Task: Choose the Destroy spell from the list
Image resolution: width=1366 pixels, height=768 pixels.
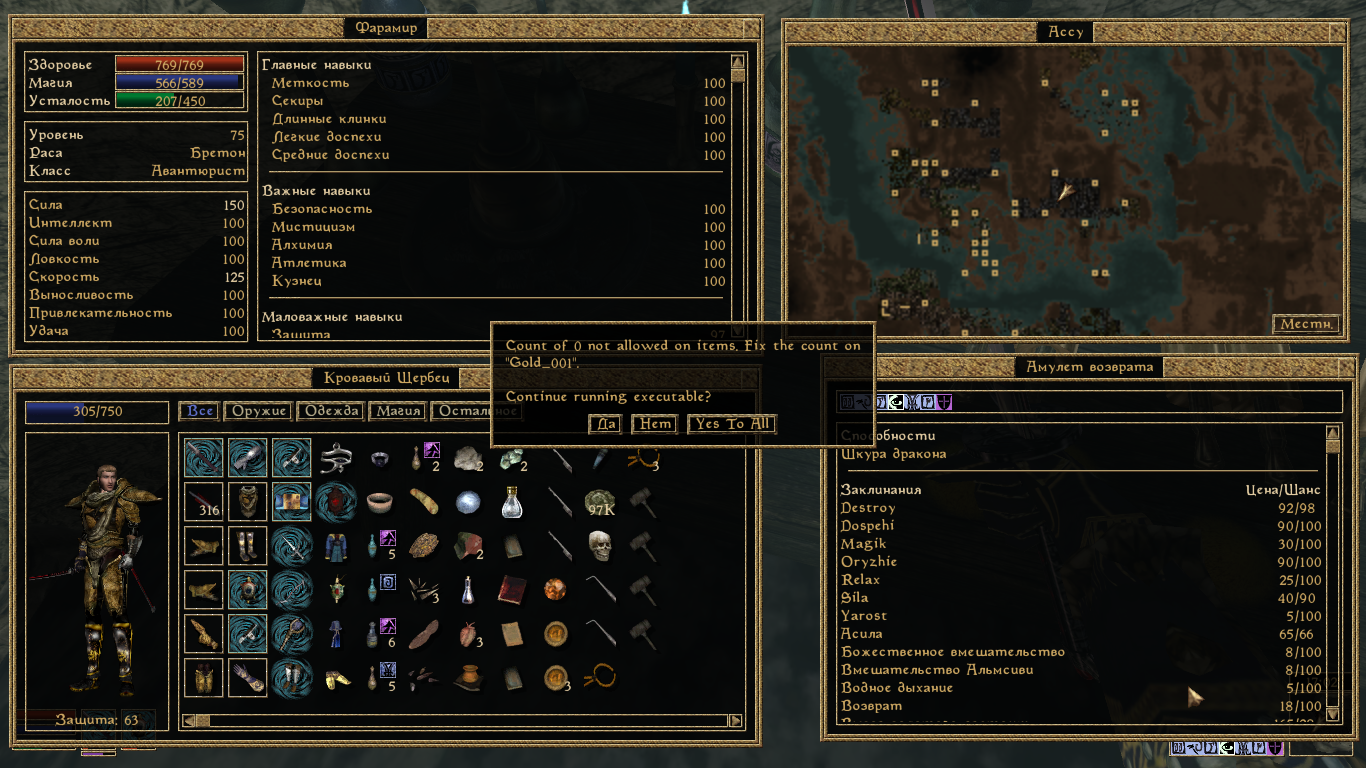Action: click(868, 508)
